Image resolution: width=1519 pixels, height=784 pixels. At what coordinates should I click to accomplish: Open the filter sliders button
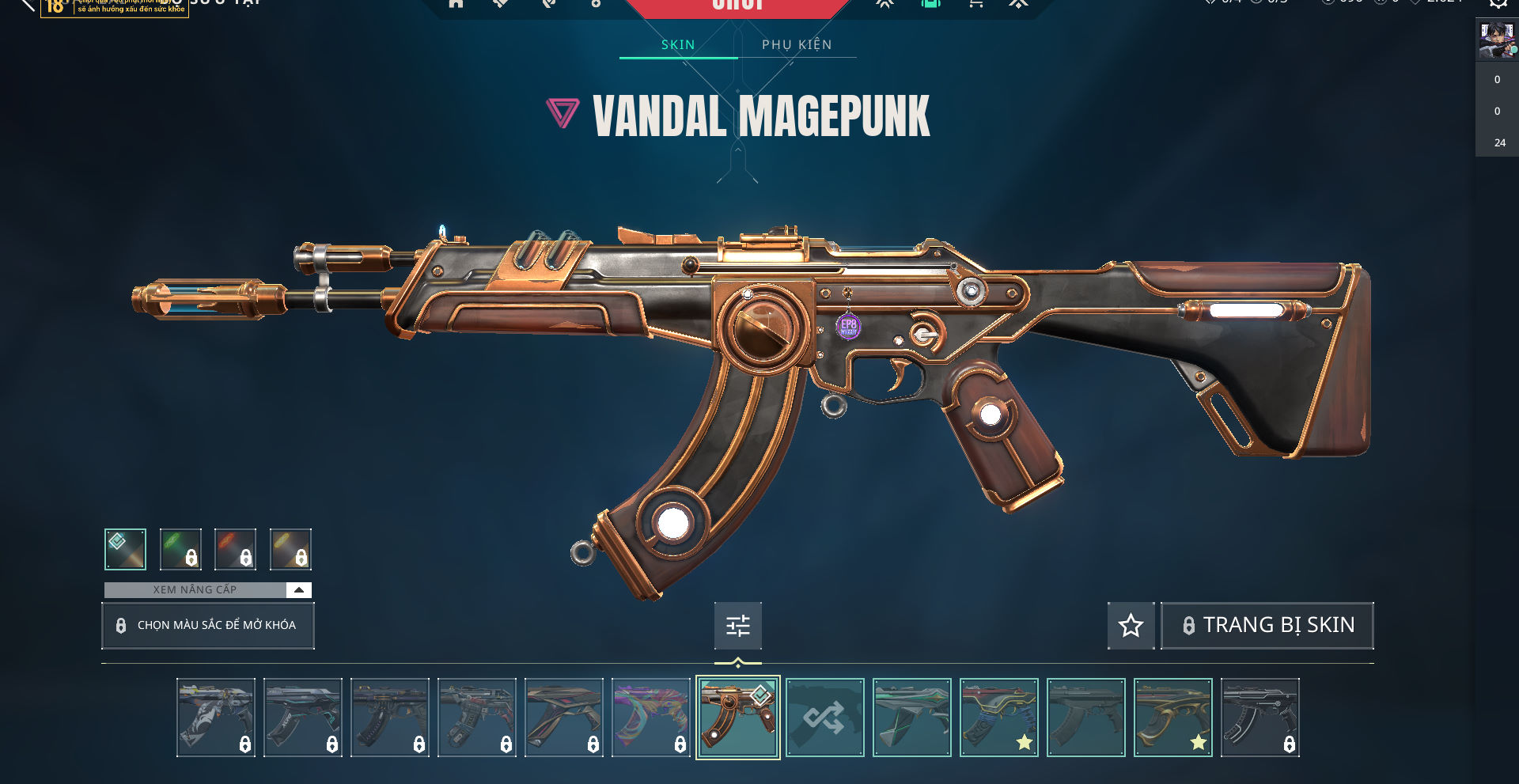pyautogui.click(x=737, y=626)
